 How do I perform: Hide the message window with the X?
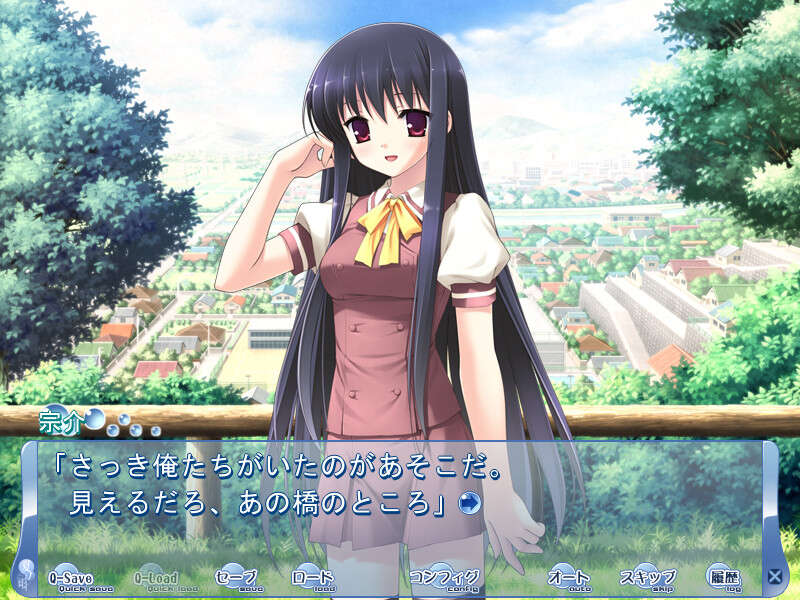pyautogui.click(x=774, y=576)
